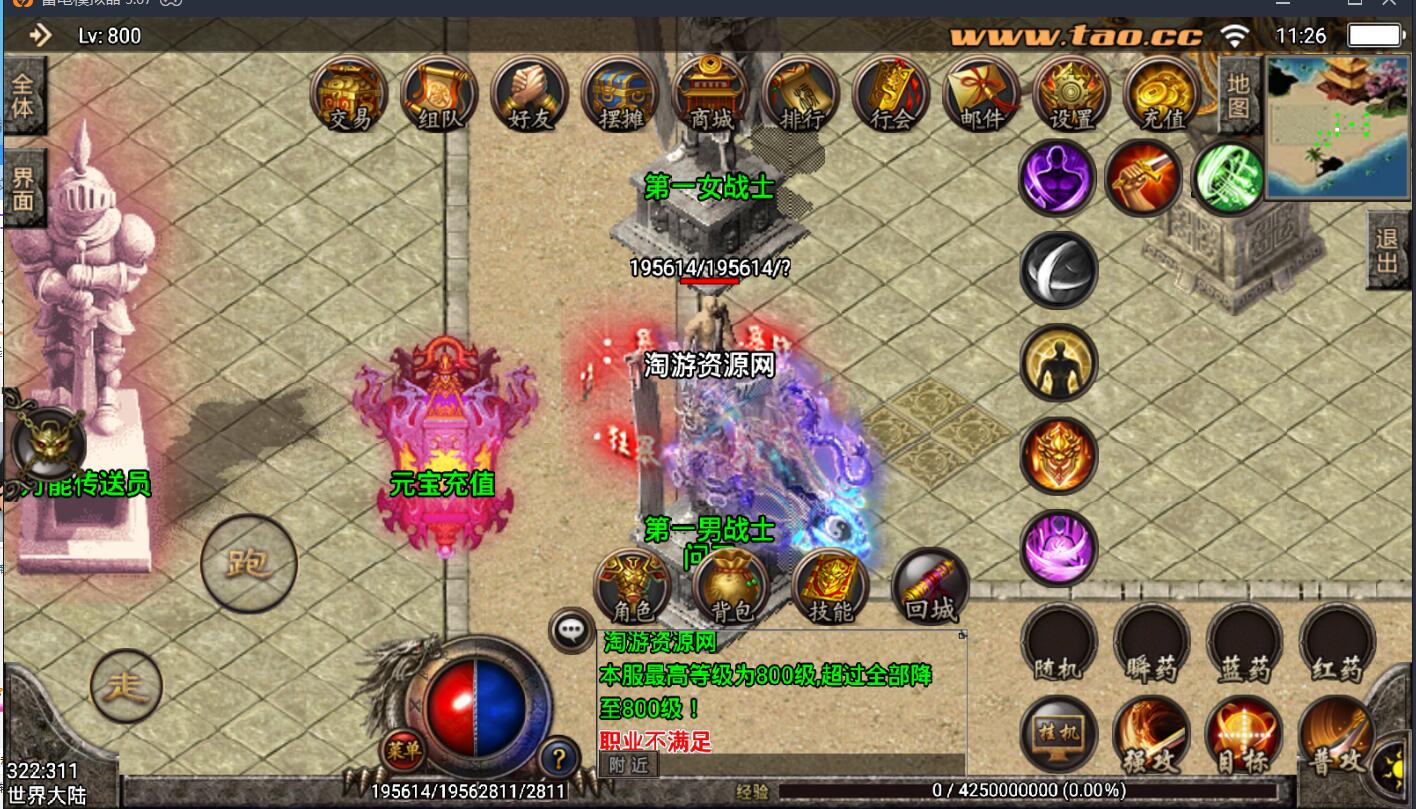Open the 角色 character sheet
The height and width of the screenshot is (809, 1416).
[x=632, y=586]
